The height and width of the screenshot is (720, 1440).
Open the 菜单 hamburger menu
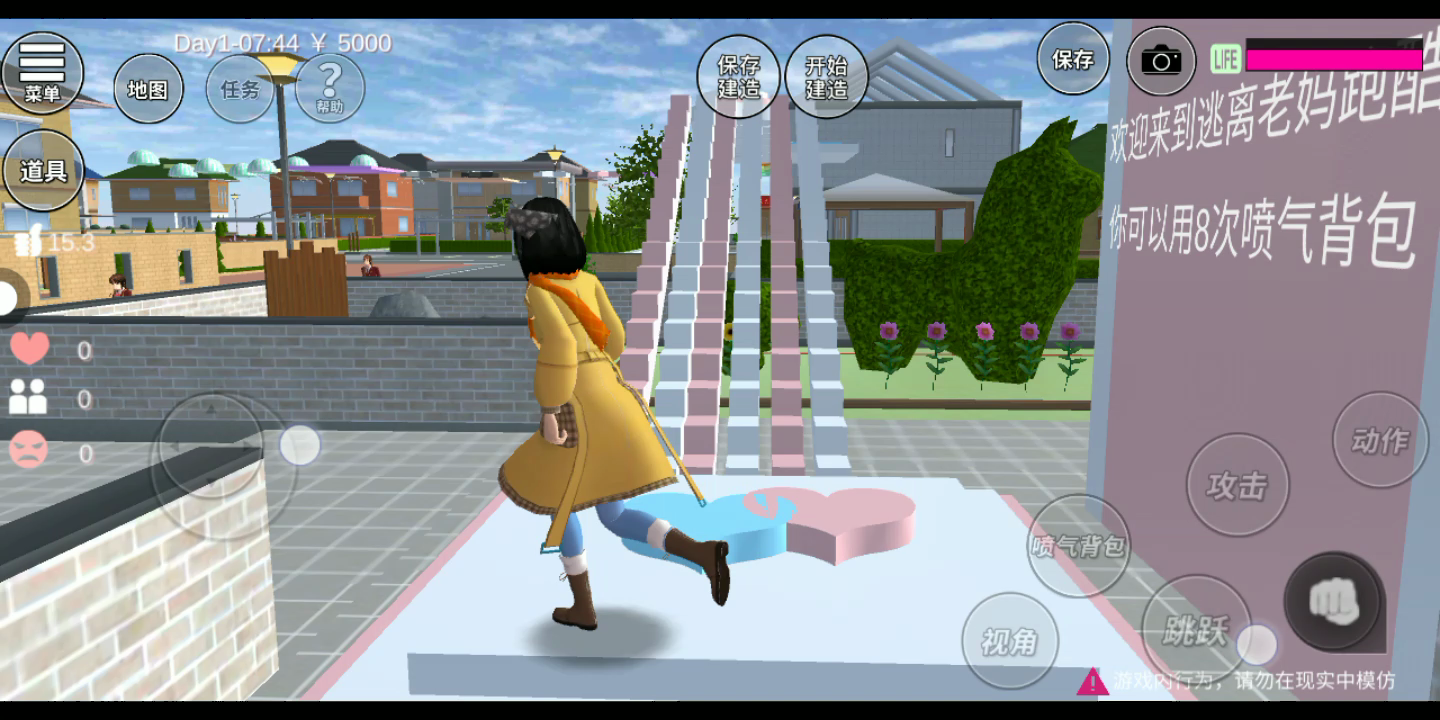[x=42, y=73]
